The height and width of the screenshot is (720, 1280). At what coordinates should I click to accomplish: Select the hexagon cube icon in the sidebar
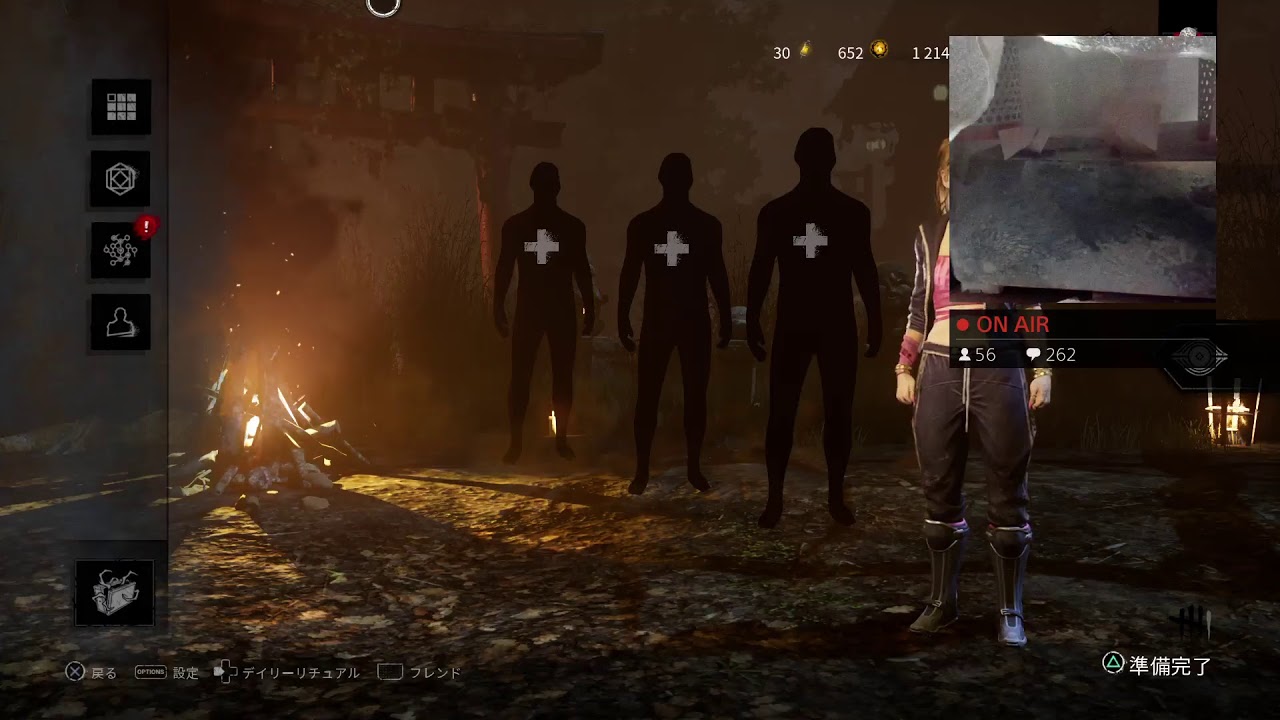point(121,179)
